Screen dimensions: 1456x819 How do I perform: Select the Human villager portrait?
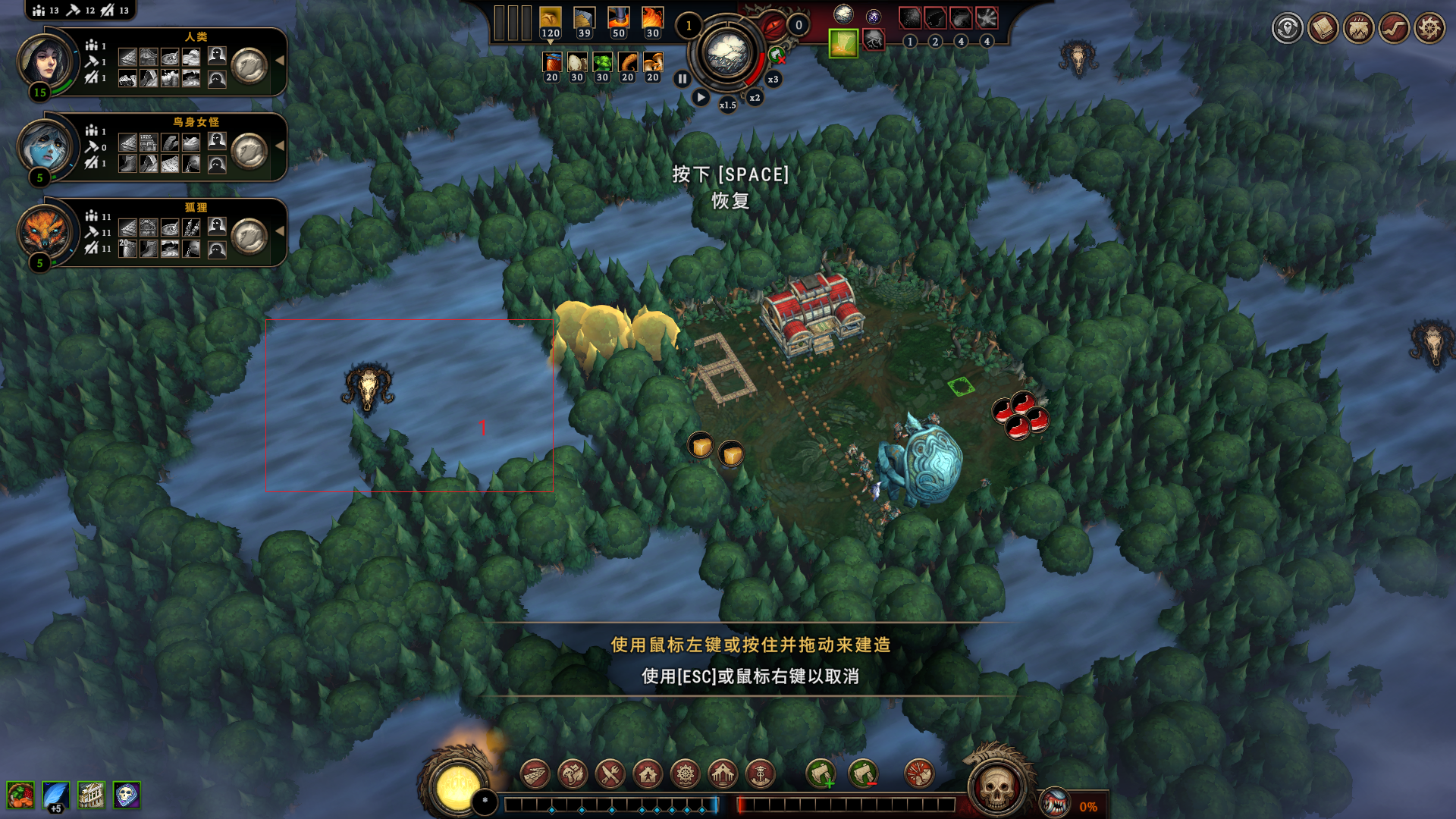pos(45,61)
